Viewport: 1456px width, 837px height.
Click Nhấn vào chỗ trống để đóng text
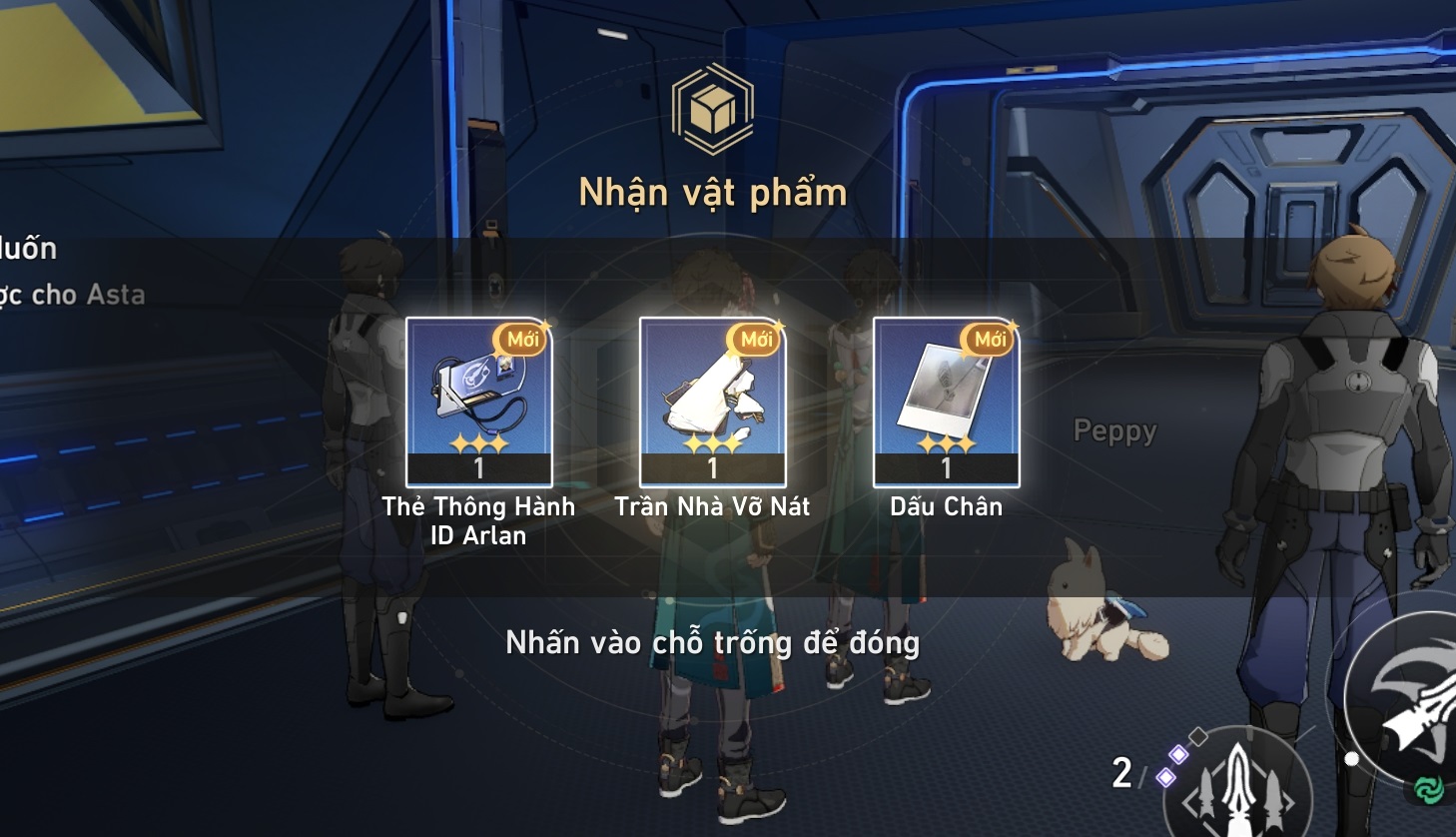(x=714, y=644)
